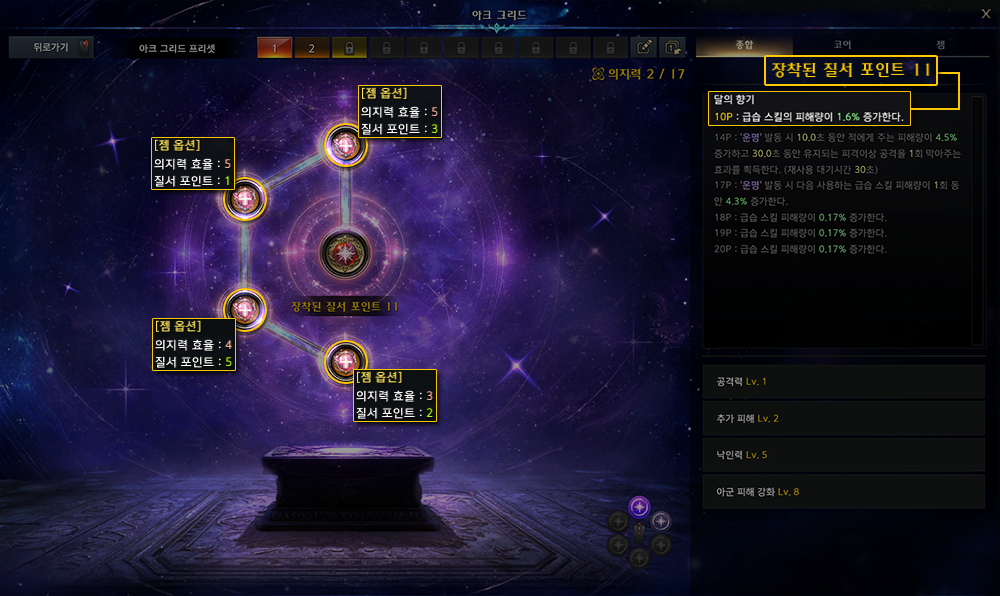The height and width of the screenshot is (596, 1000).
Task: Select Ark Grid preset 1
Action: pyautogui.click(x=275, y=48)
